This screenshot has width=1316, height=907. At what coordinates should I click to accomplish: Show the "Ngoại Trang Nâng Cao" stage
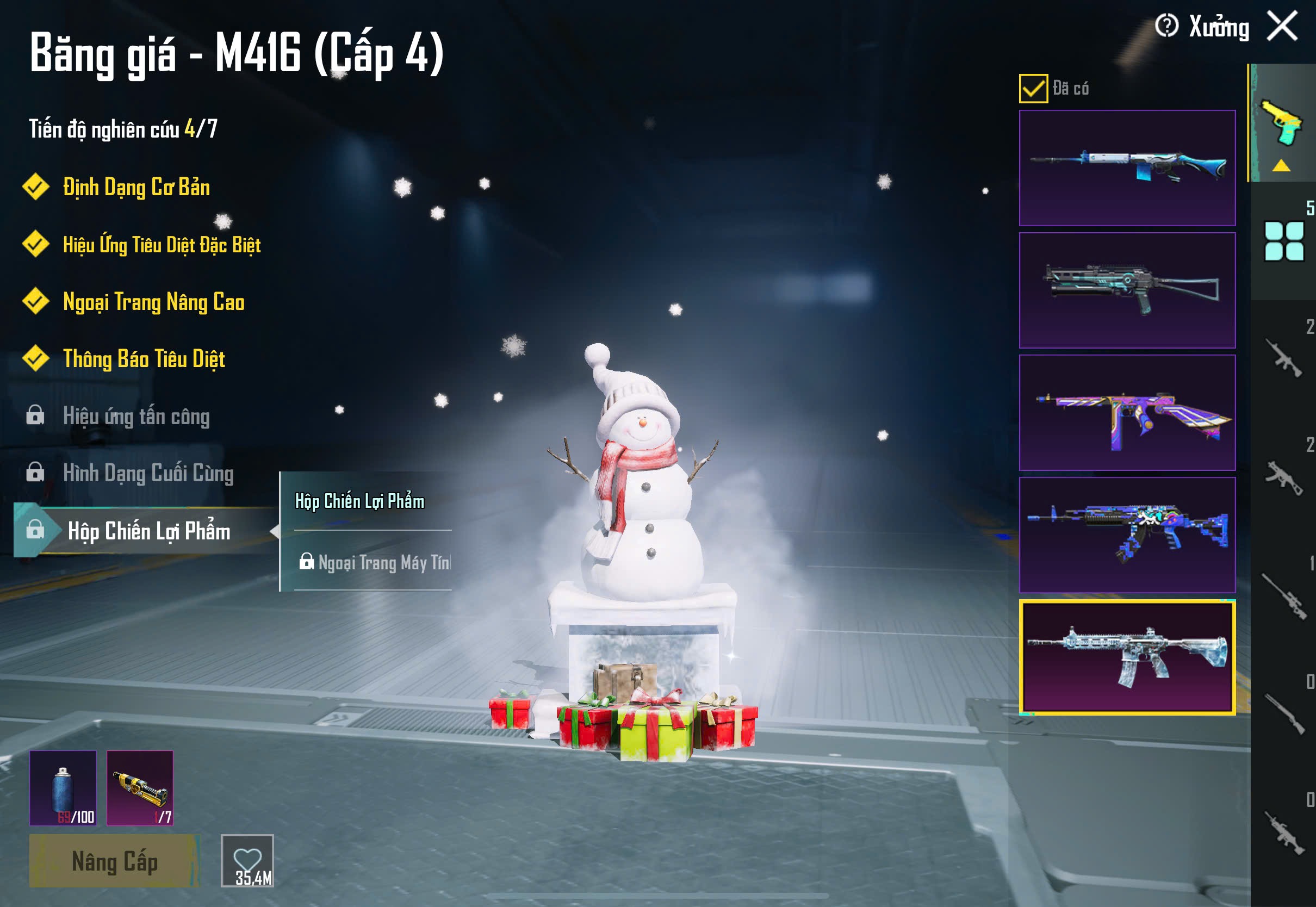point(153,302)
